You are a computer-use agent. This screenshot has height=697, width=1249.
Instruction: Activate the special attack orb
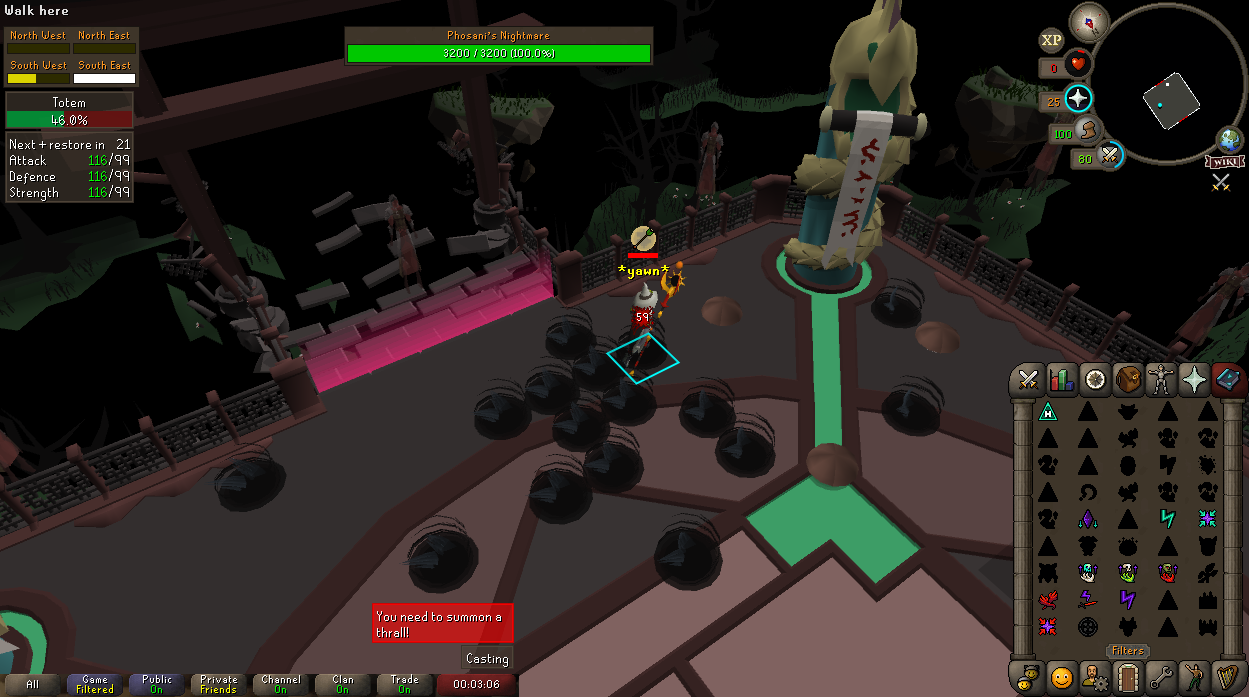1109,155
